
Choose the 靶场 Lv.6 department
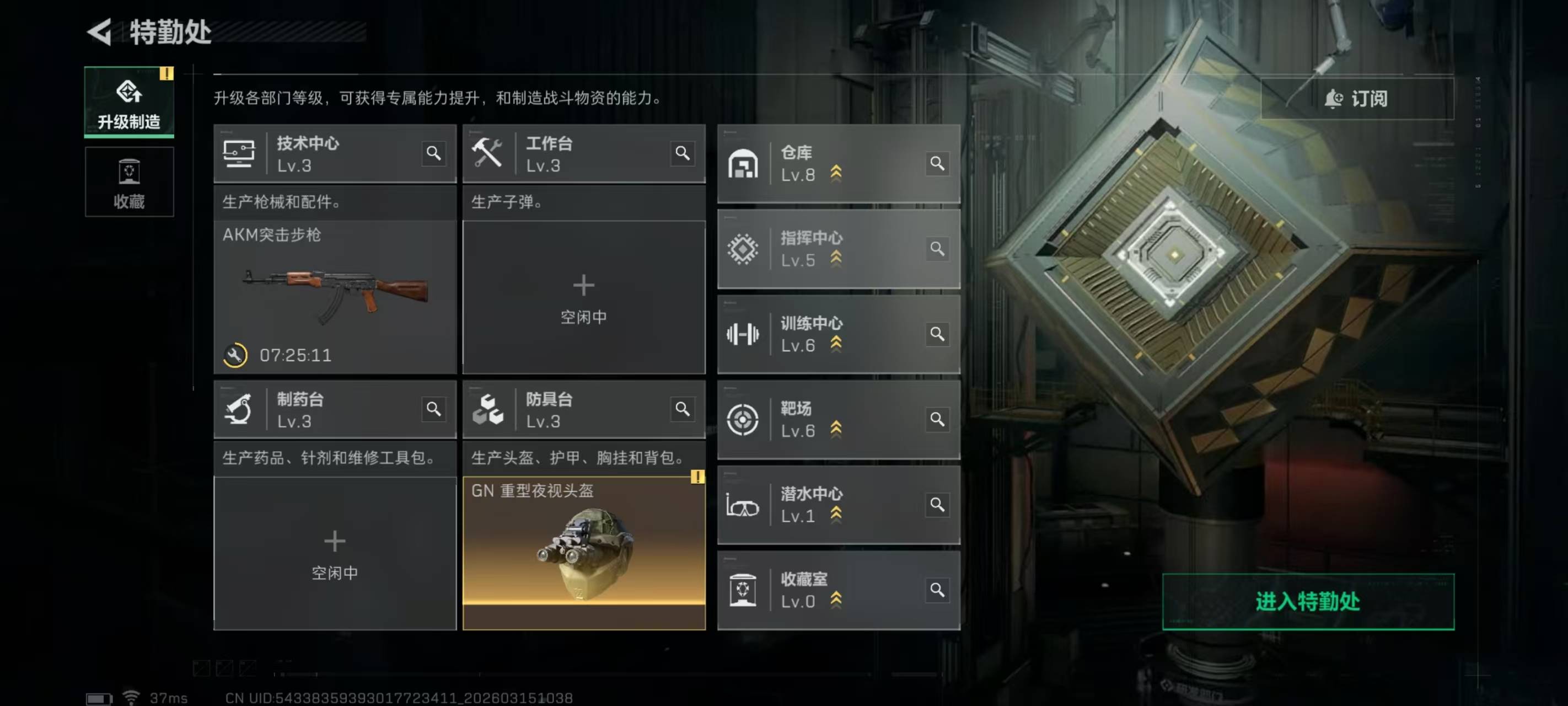(x=821, y=419)
